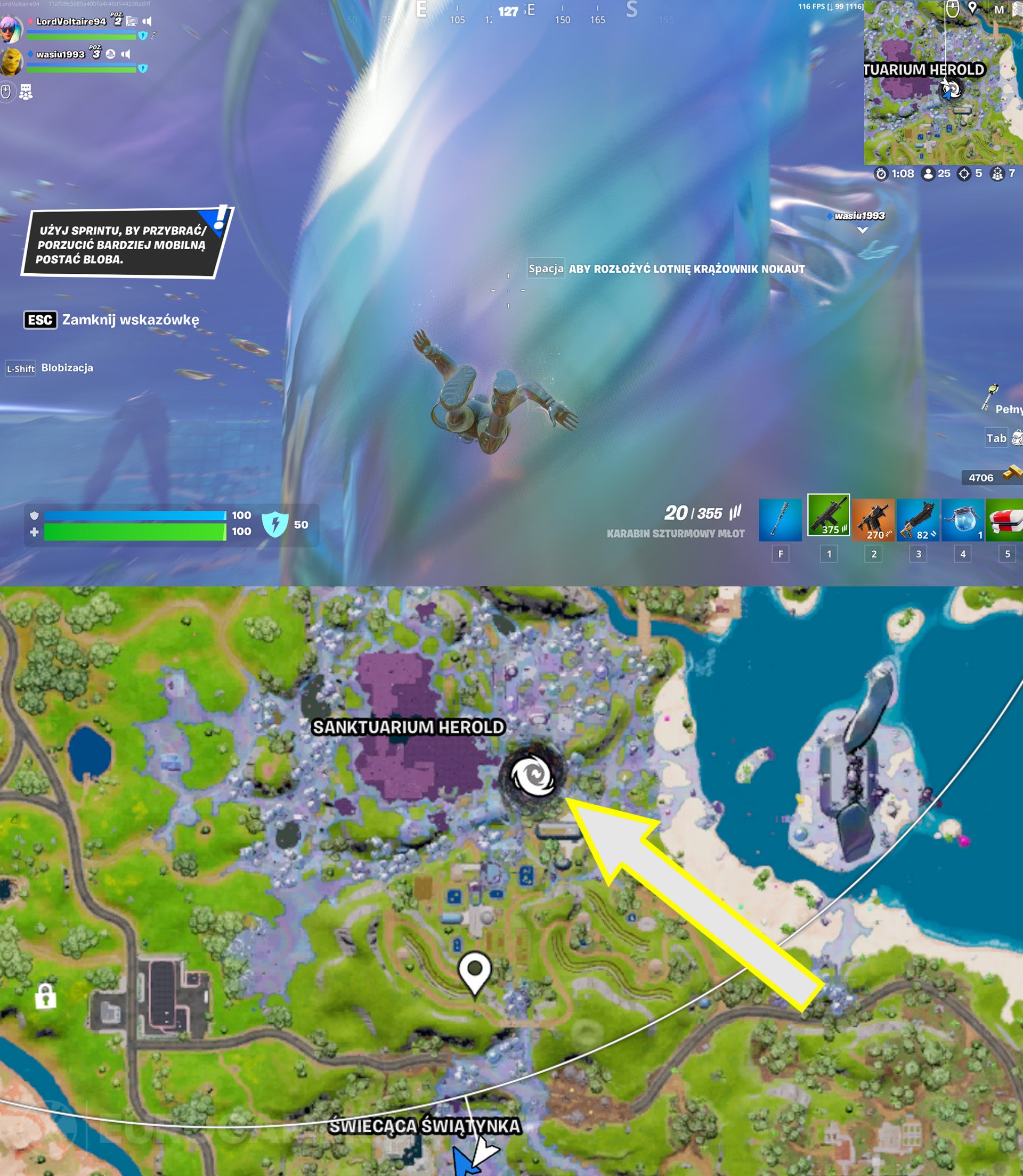This screenshot has height=1176, width=1023.
Task: Select the orange SMG in slot 2
Action: point(873,518)
